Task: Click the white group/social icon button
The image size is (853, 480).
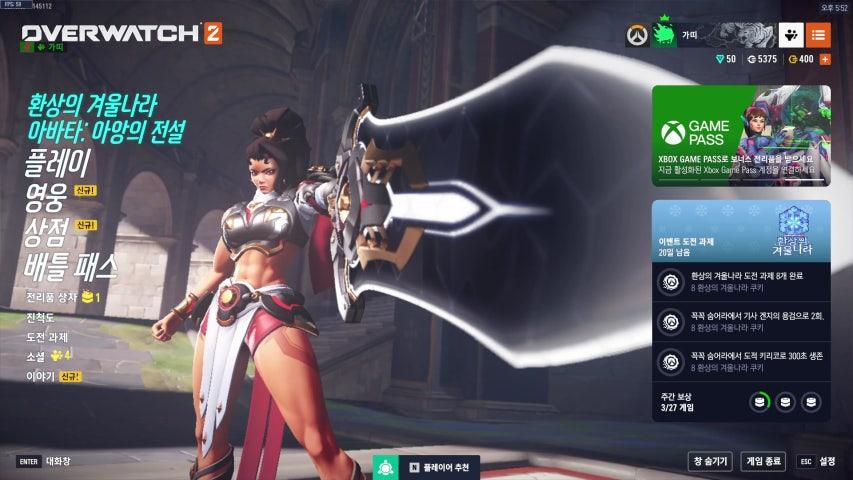Action: pyautogui.click(x=790, y=35)
